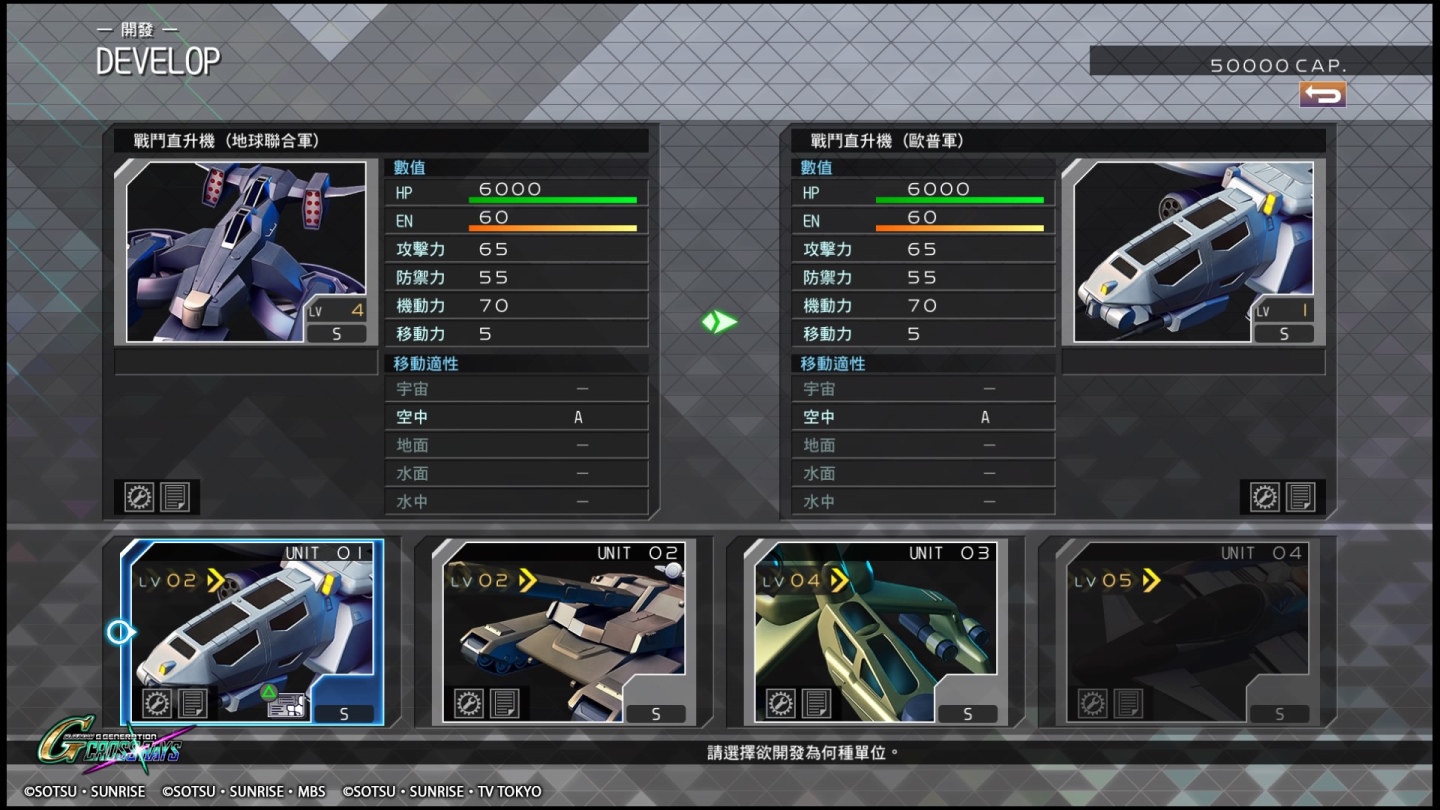Click the S size badge on the left helicopter
Screen dimensions: 1440x810
[337, 333]
